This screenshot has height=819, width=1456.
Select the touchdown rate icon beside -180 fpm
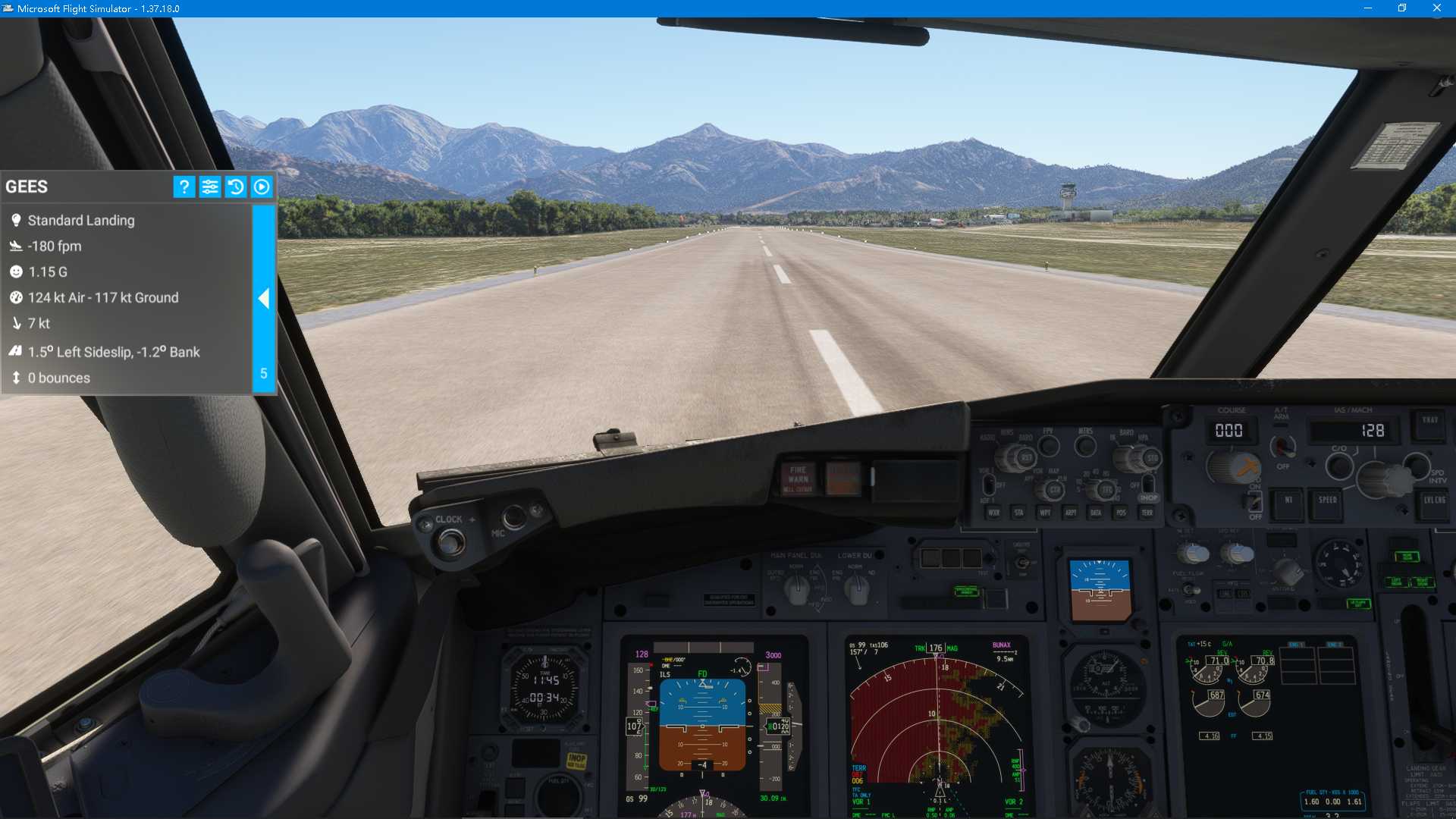(x=16, y=246)
